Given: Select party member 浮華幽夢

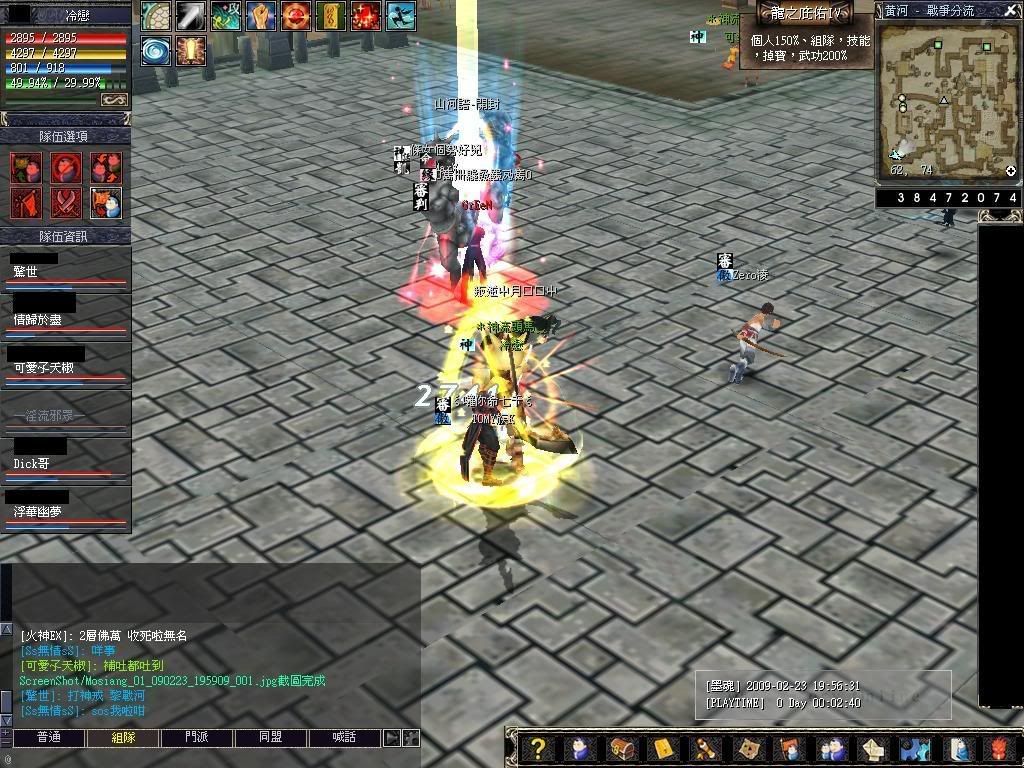Looking at the screenshot, I should pyautogui.click(x=65, y=512).
